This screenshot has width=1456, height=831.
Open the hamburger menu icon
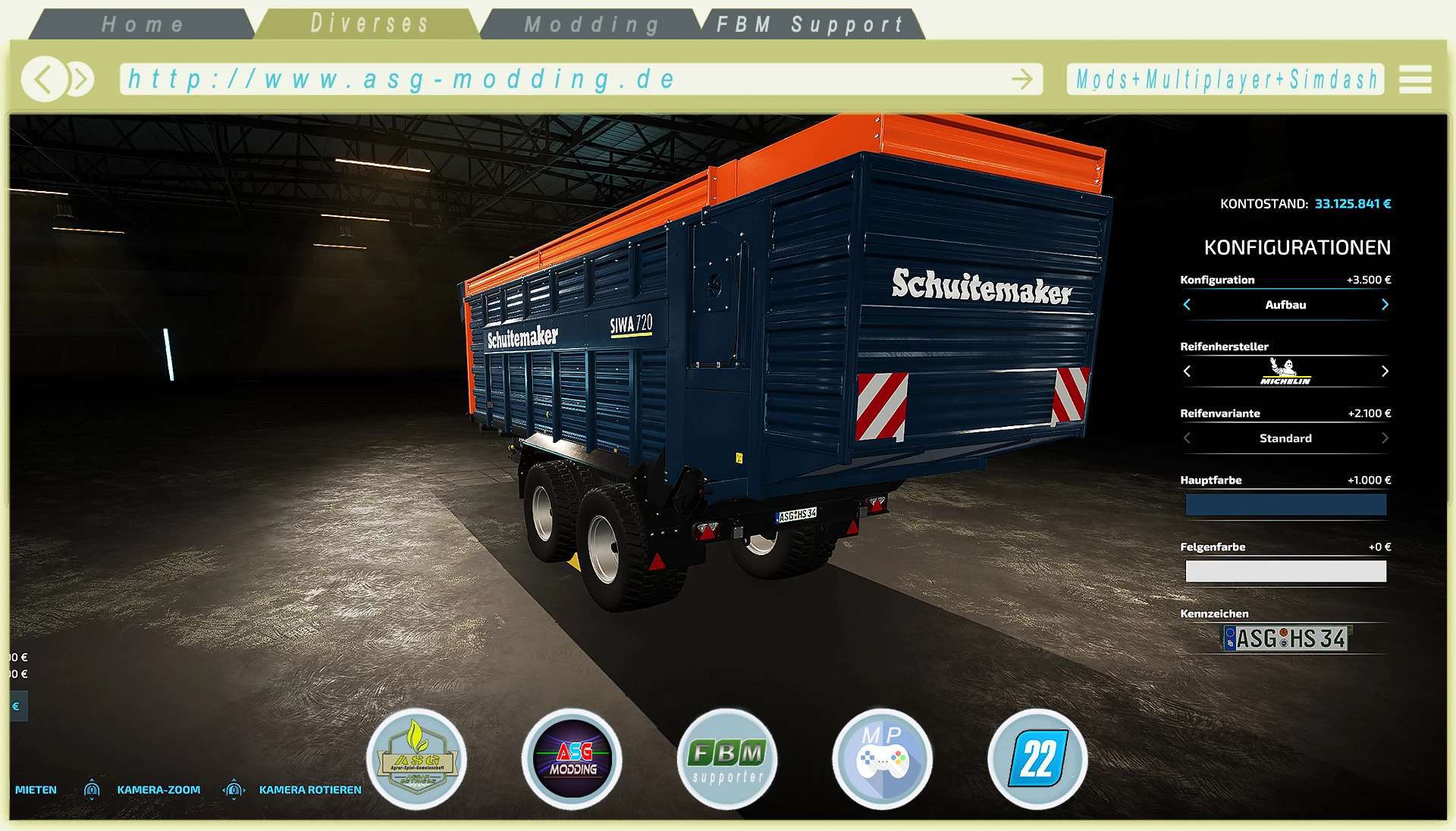click(x=1415, y=79)
